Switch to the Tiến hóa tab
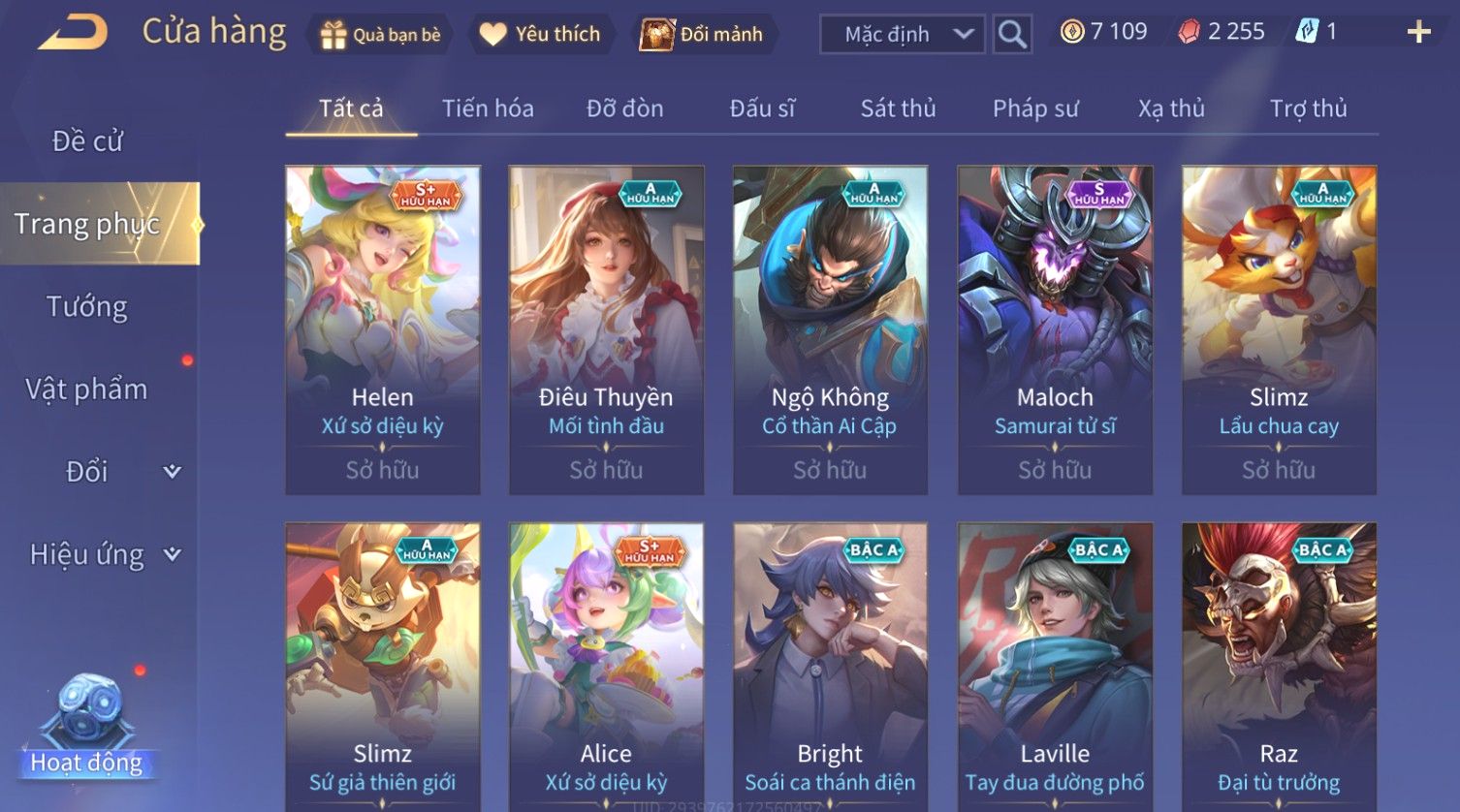 coord(488,109)
